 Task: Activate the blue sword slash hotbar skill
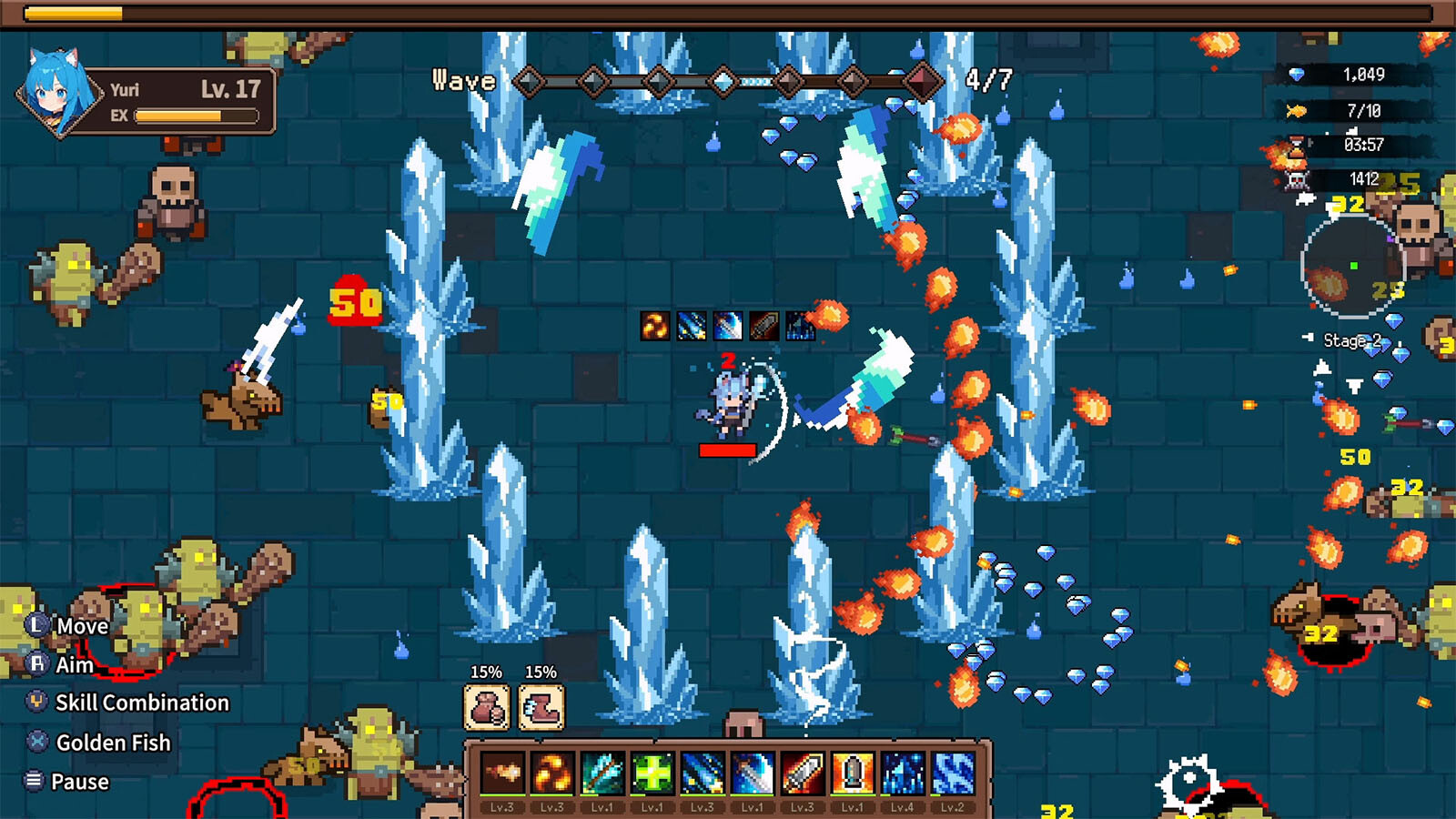(x=753, y=774)
